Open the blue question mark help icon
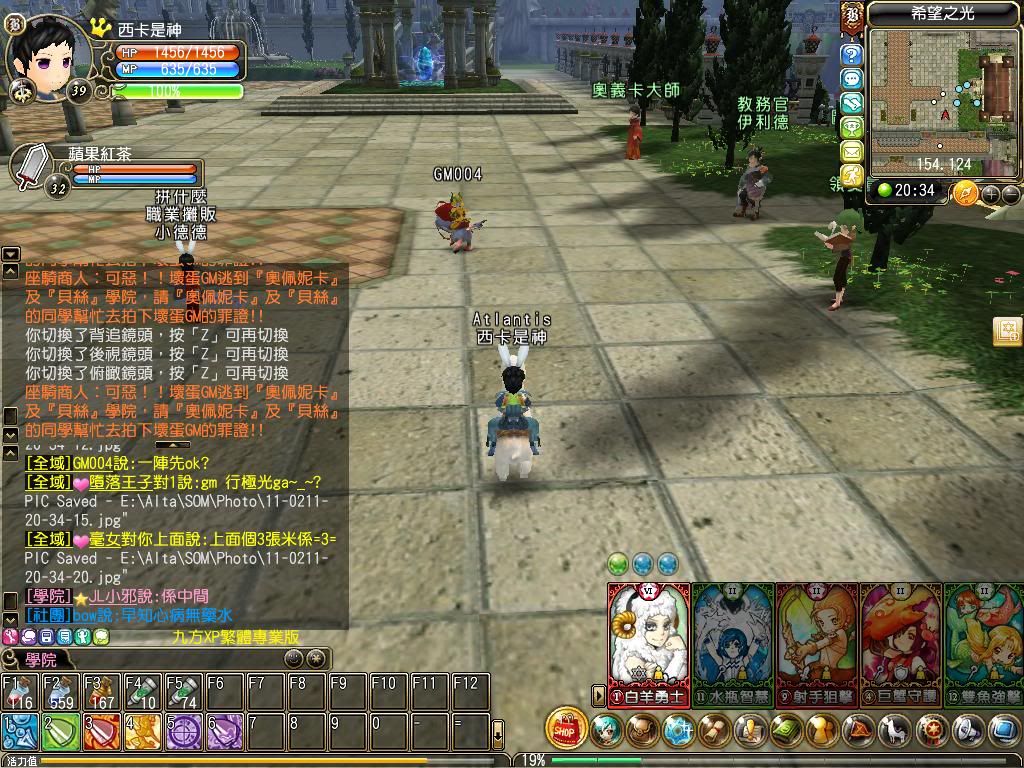 (x=852, y=55)
